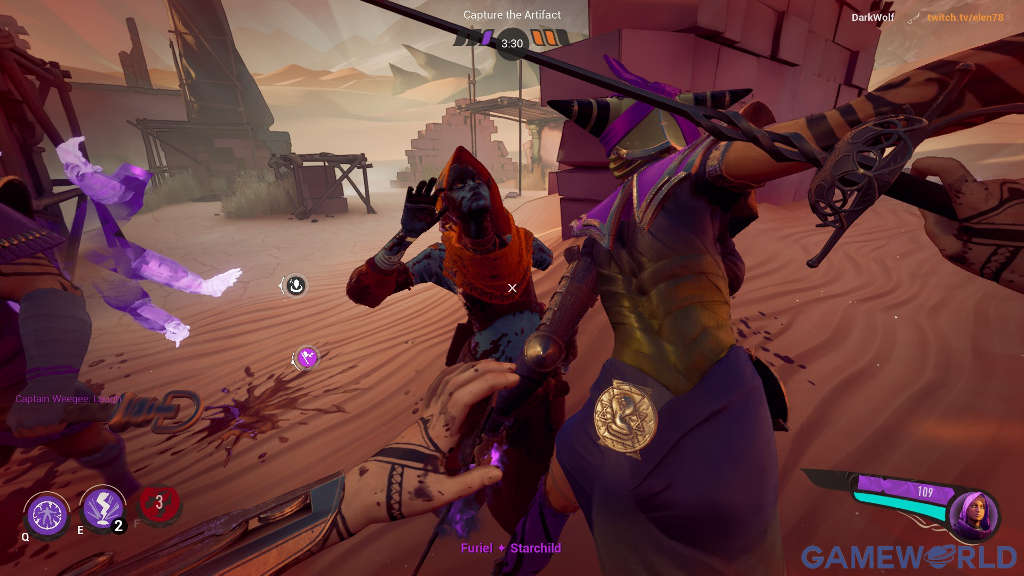This screenshot has height=576, width=1024.
Task: Click the Capture the Artifact objective tracker
Action: (x=511, y=15)
